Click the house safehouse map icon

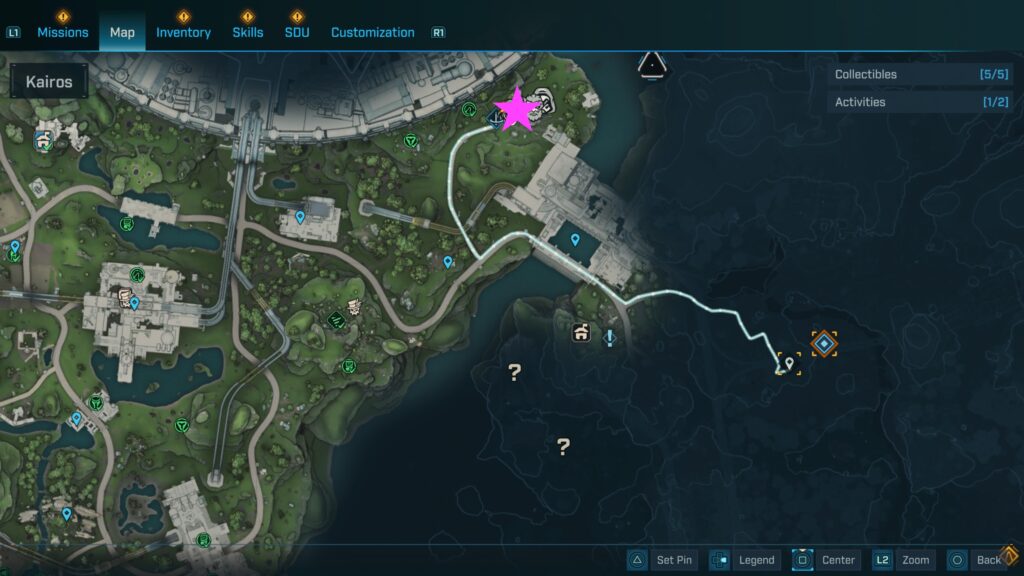pos(580,333)
